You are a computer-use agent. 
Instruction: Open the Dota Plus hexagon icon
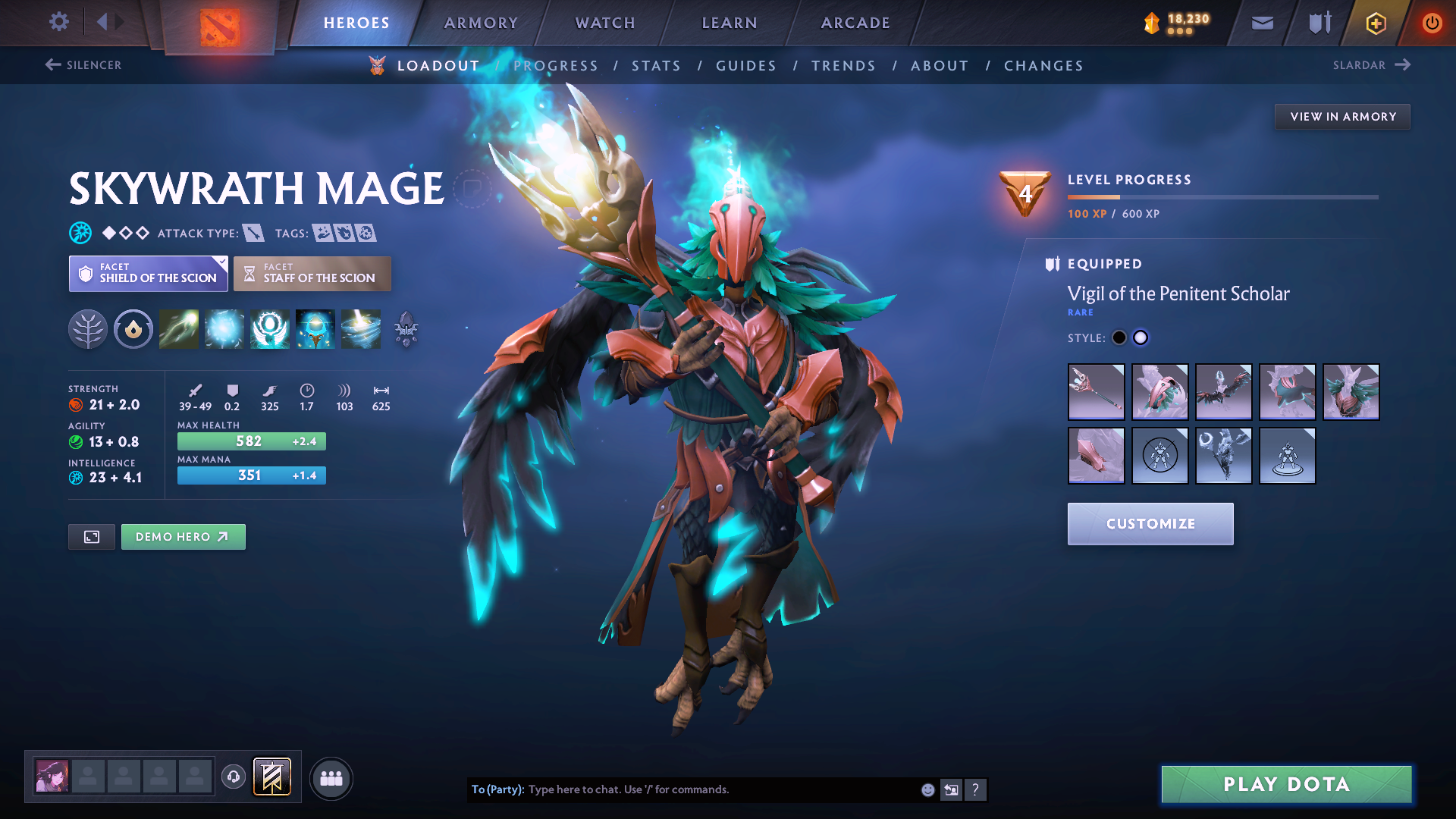point(1375,23)
